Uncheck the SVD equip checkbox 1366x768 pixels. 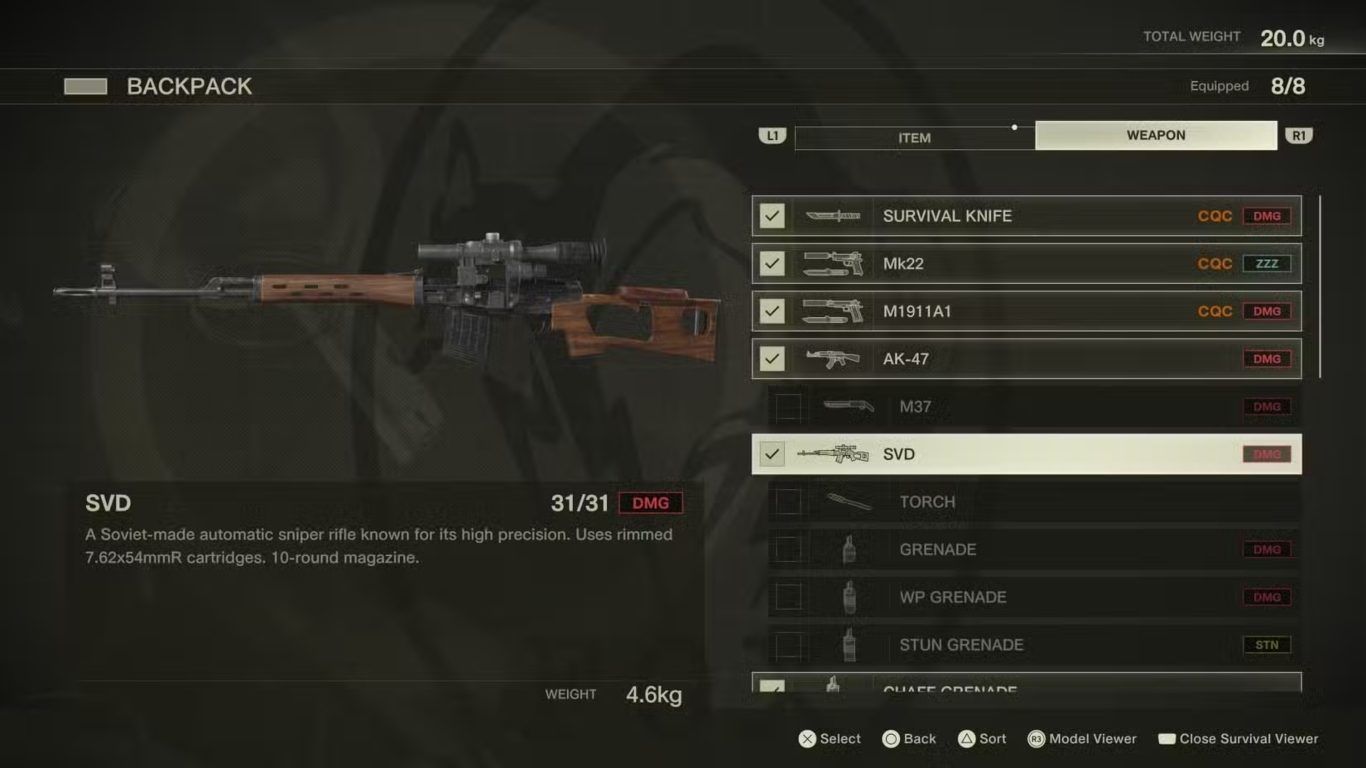[x=772, y=454]
